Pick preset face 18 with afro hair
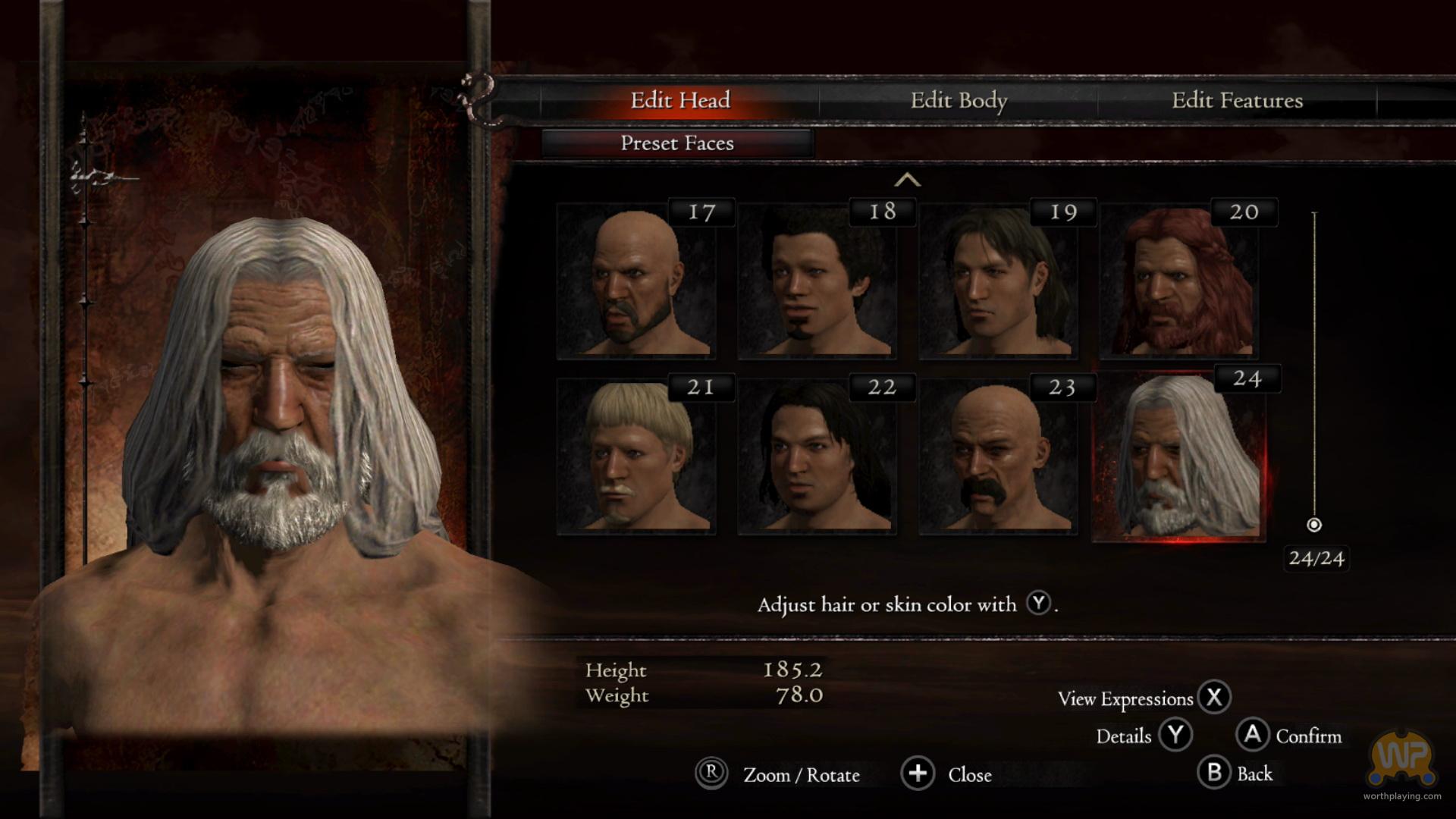Screen dimensions: 1456x819 click(817, 281)
